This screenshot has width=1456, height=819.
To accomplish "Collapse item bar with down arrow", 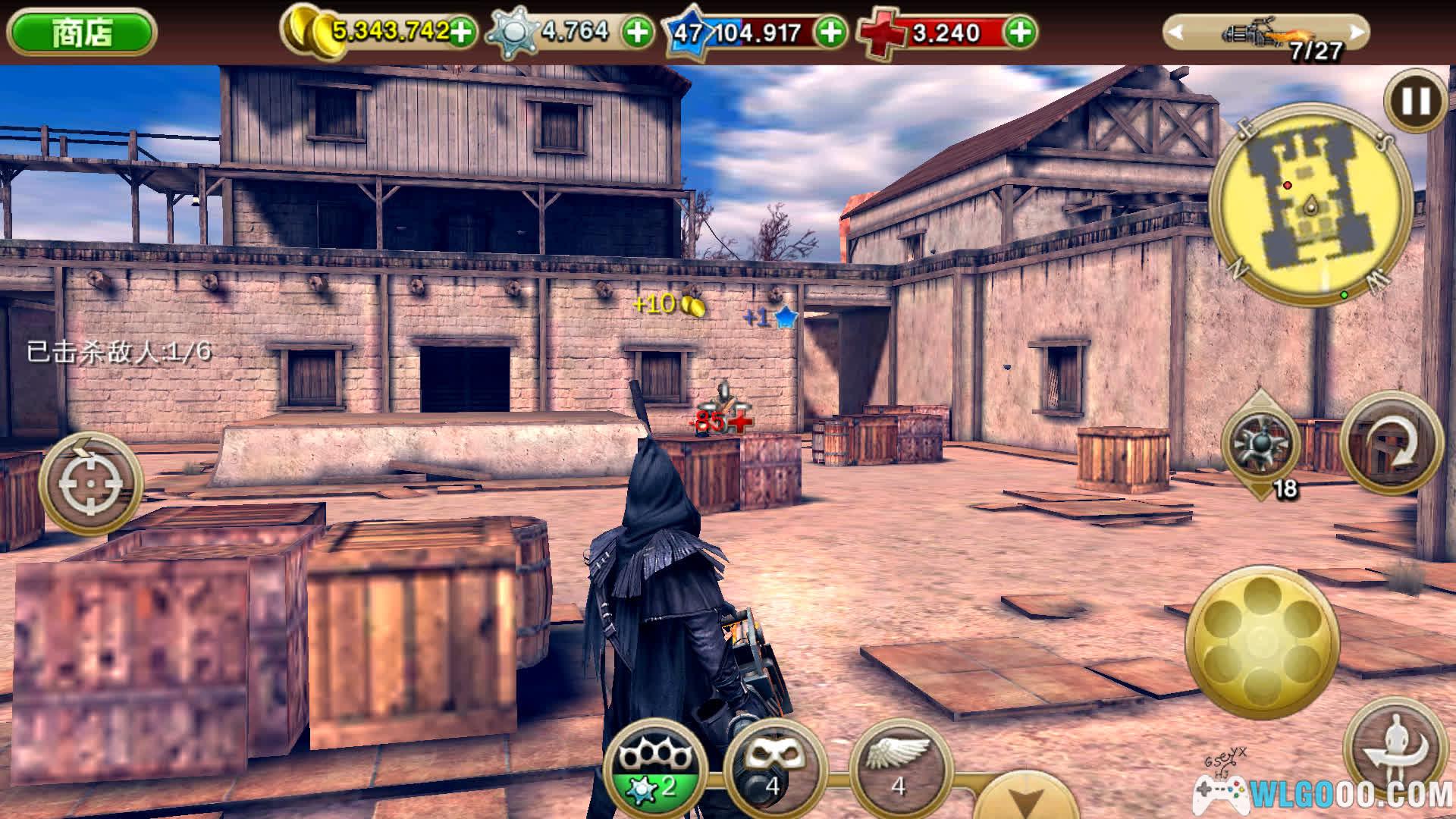I will coord(1024,800).
